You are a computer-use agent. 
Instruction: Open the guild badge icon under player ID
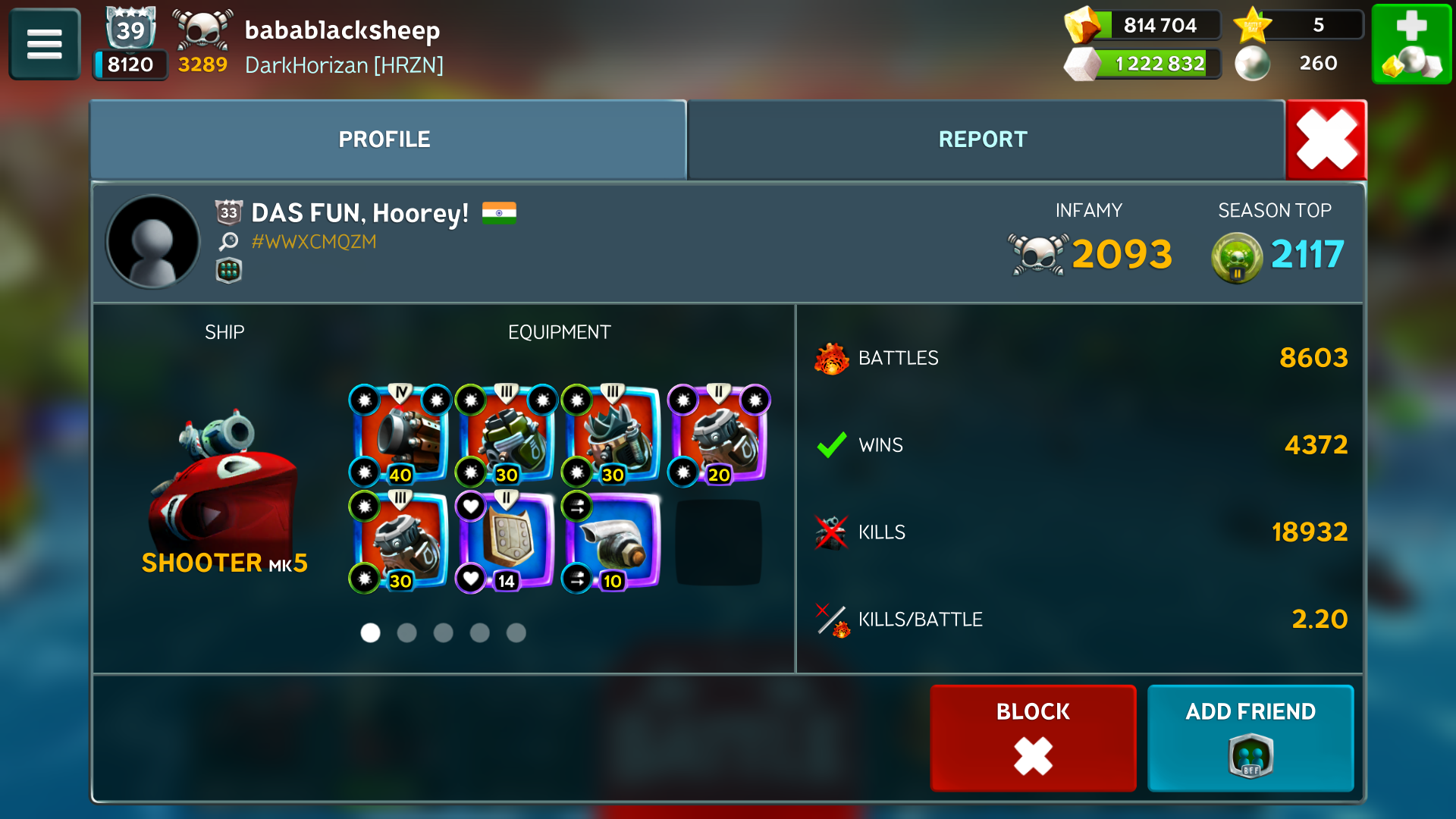point(228,271)
